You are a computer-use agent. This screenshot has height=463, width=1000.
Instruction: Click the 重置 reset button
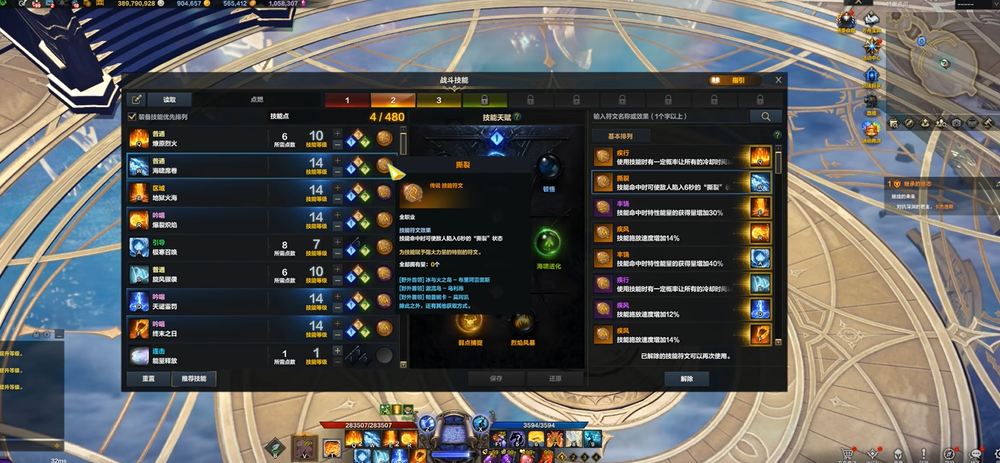coord(148,379)
